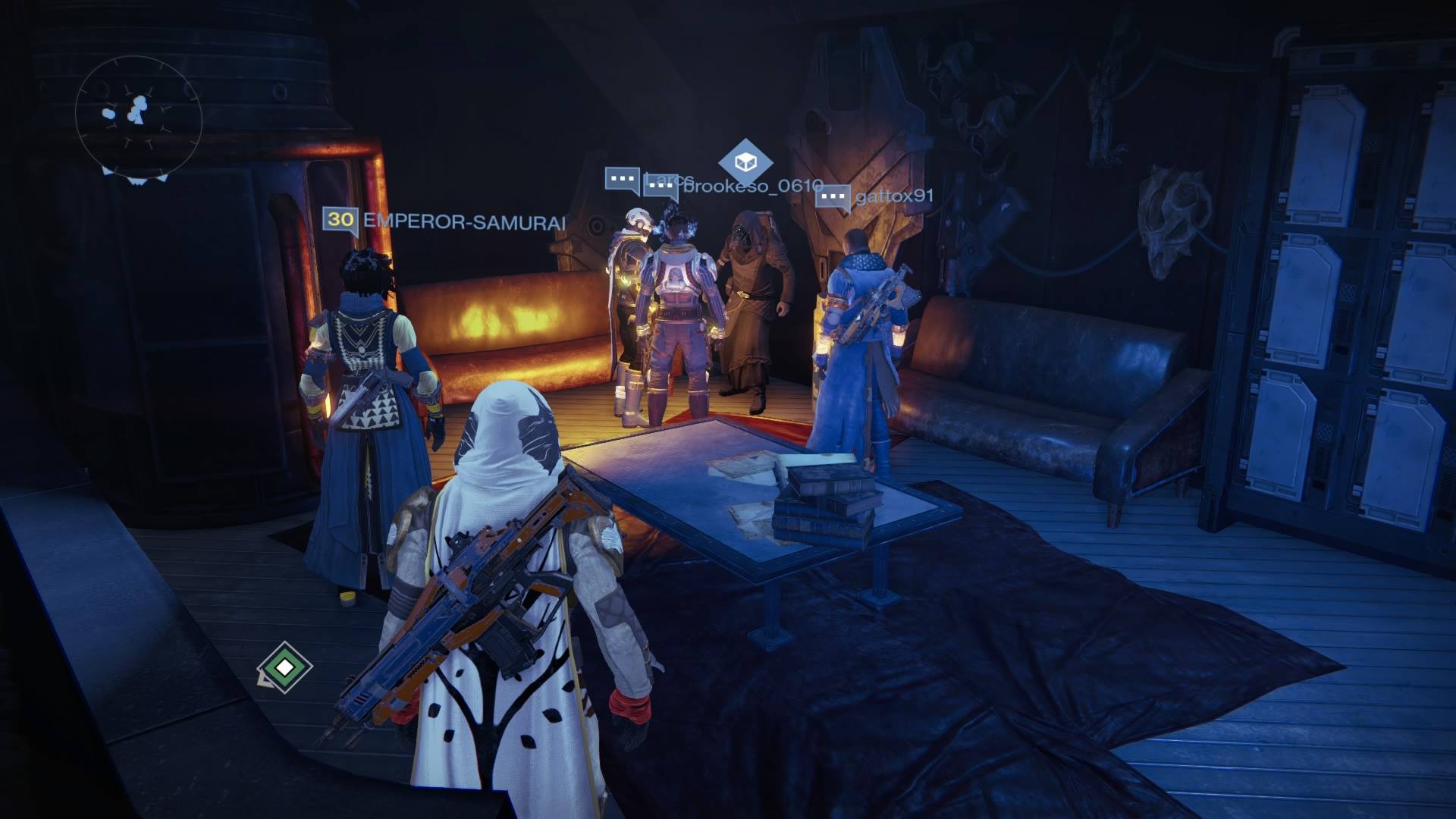Click the package icon above brookeso_0610
The height and width of the screenshot is (819, 1456).
(745, 161)
